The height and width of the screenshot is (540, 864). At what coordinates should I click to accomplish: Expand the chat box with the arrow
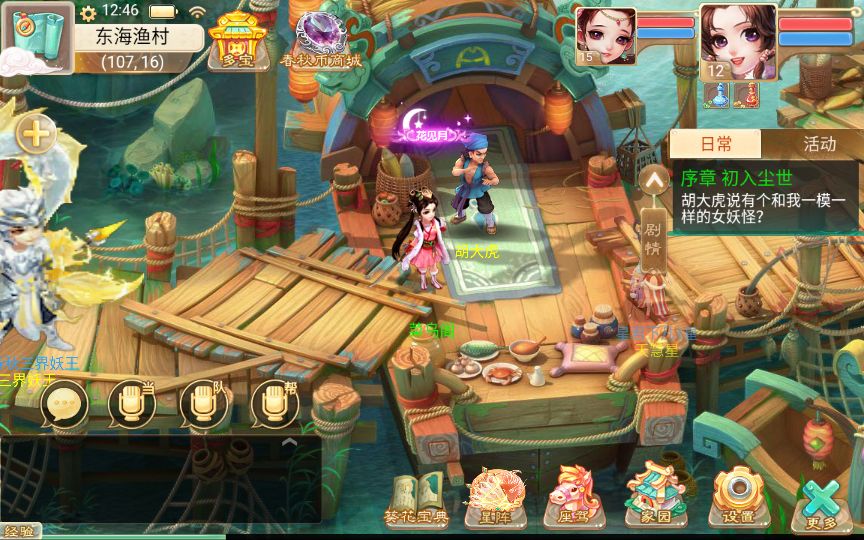(x=290, y=441)
